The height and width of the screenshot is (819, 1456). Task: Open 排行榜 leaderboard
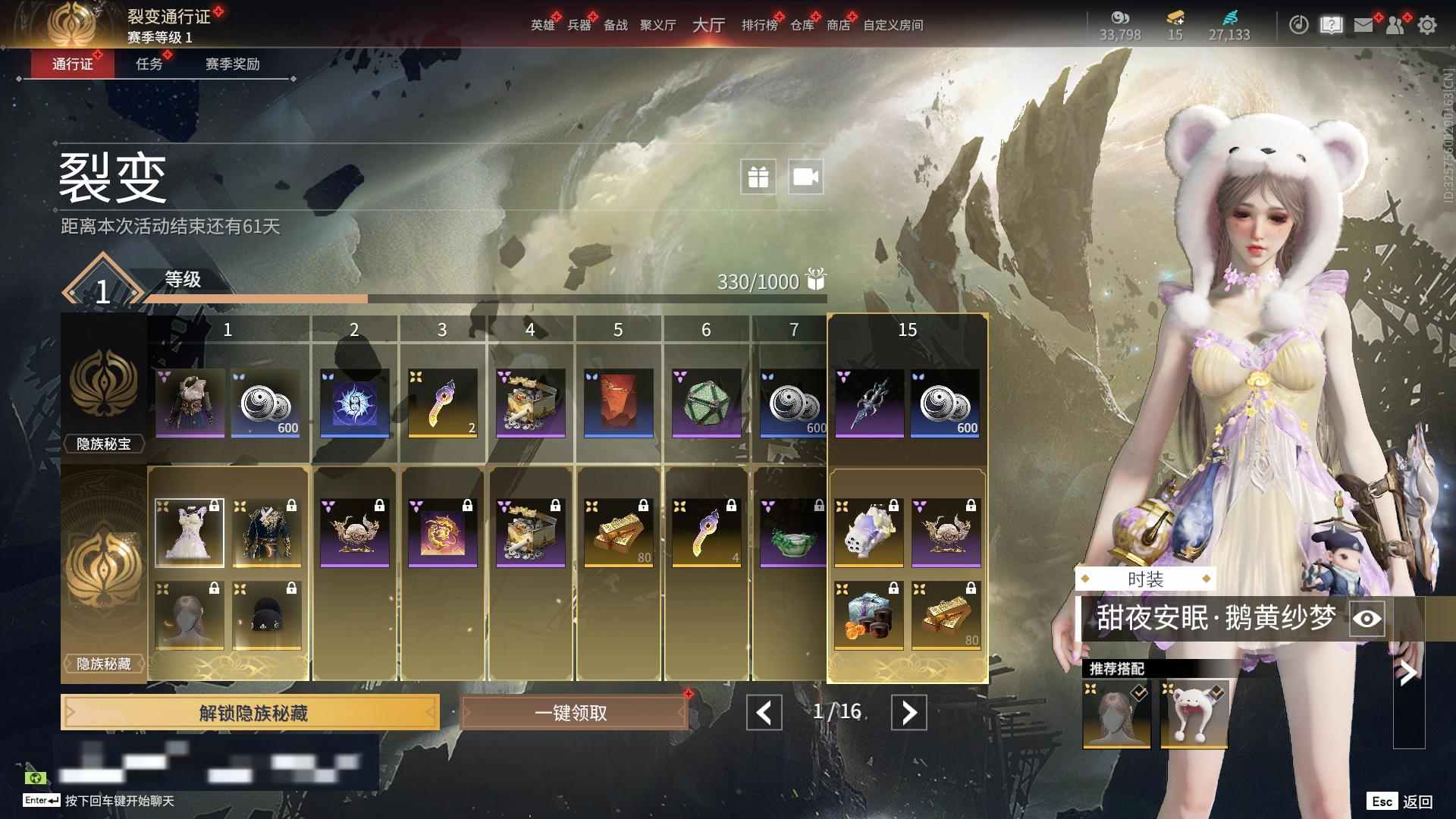(x=759, y=25)
